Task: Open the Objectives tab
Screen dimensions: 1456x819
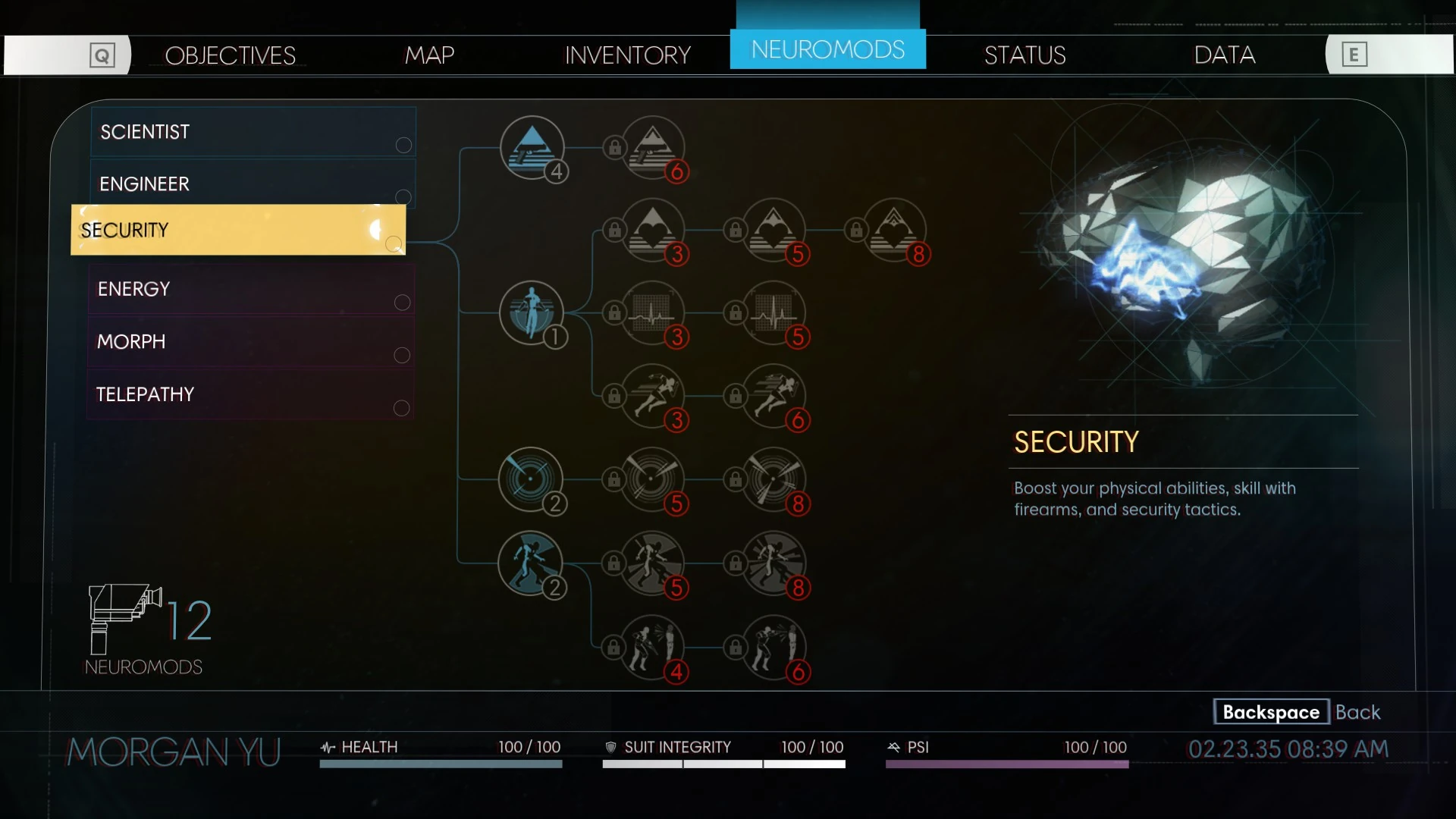Action: [230, 55]
